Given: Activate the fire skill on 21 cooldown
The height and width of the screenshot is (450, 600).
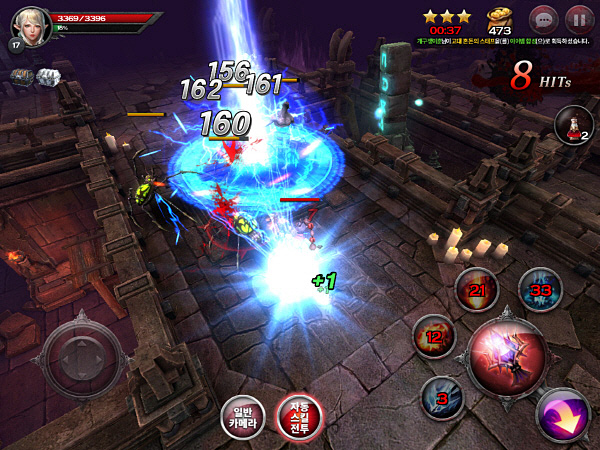Looking at the screenshot, I should click(x=476, y=290).
